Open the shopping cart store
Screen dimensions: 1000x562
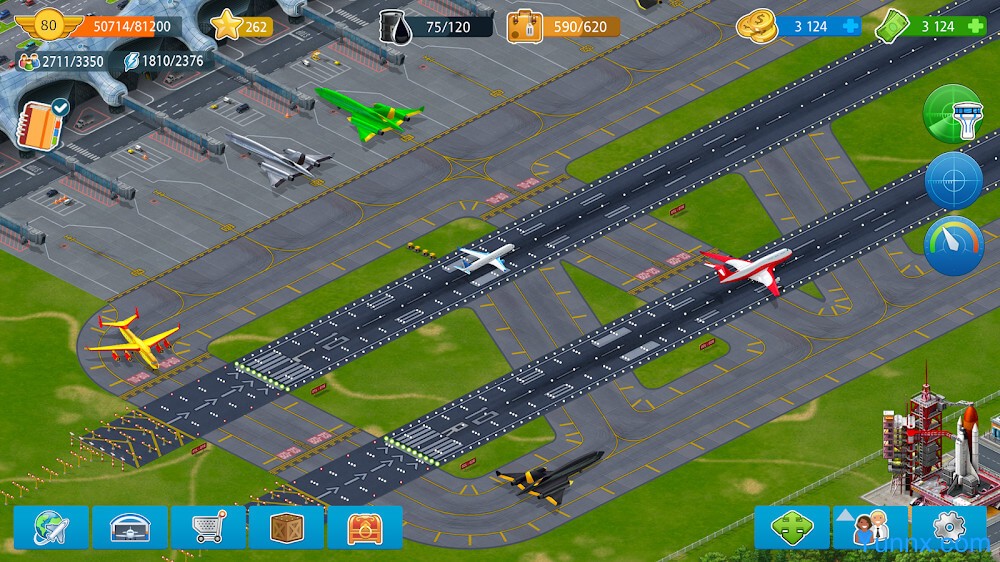pos(208,527)
